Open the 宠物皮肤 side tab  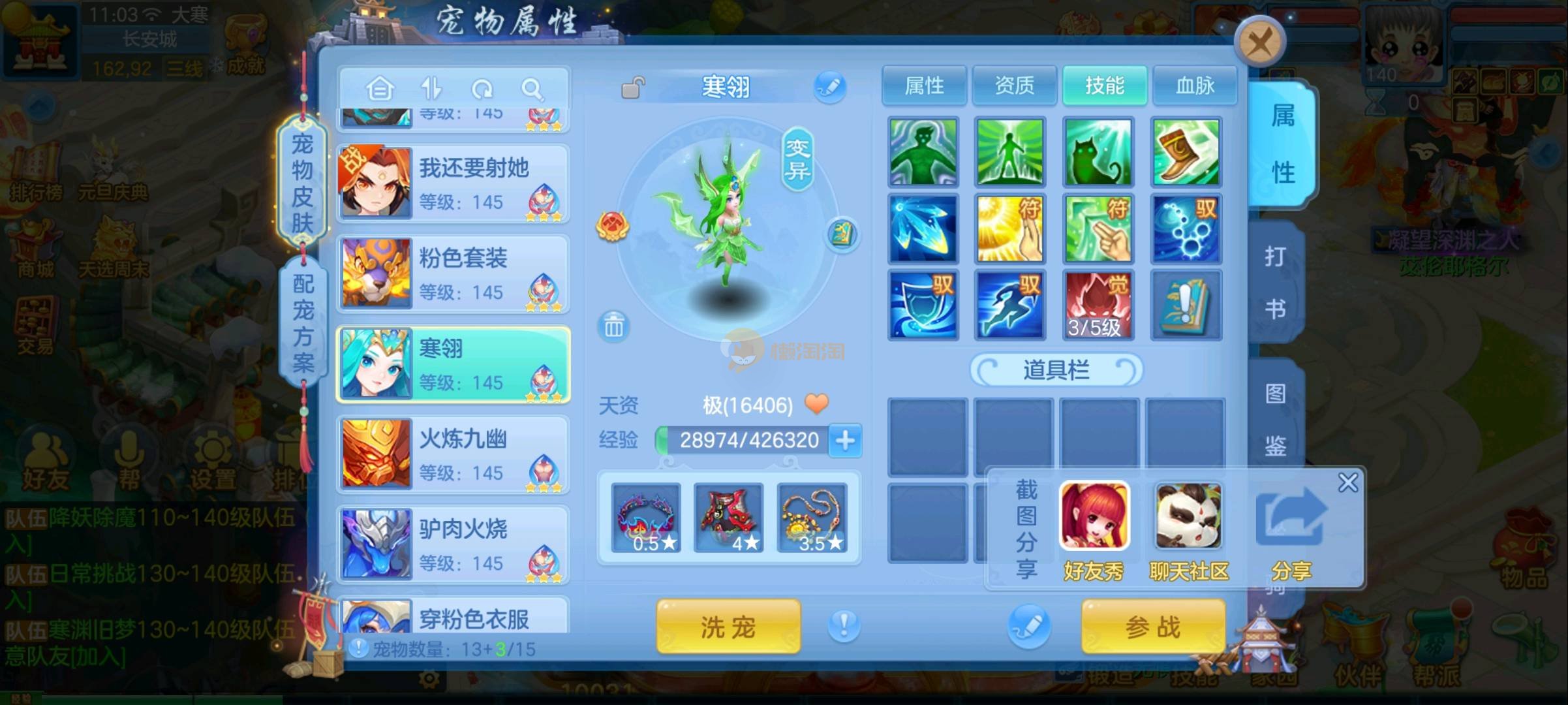click(302, 183)
